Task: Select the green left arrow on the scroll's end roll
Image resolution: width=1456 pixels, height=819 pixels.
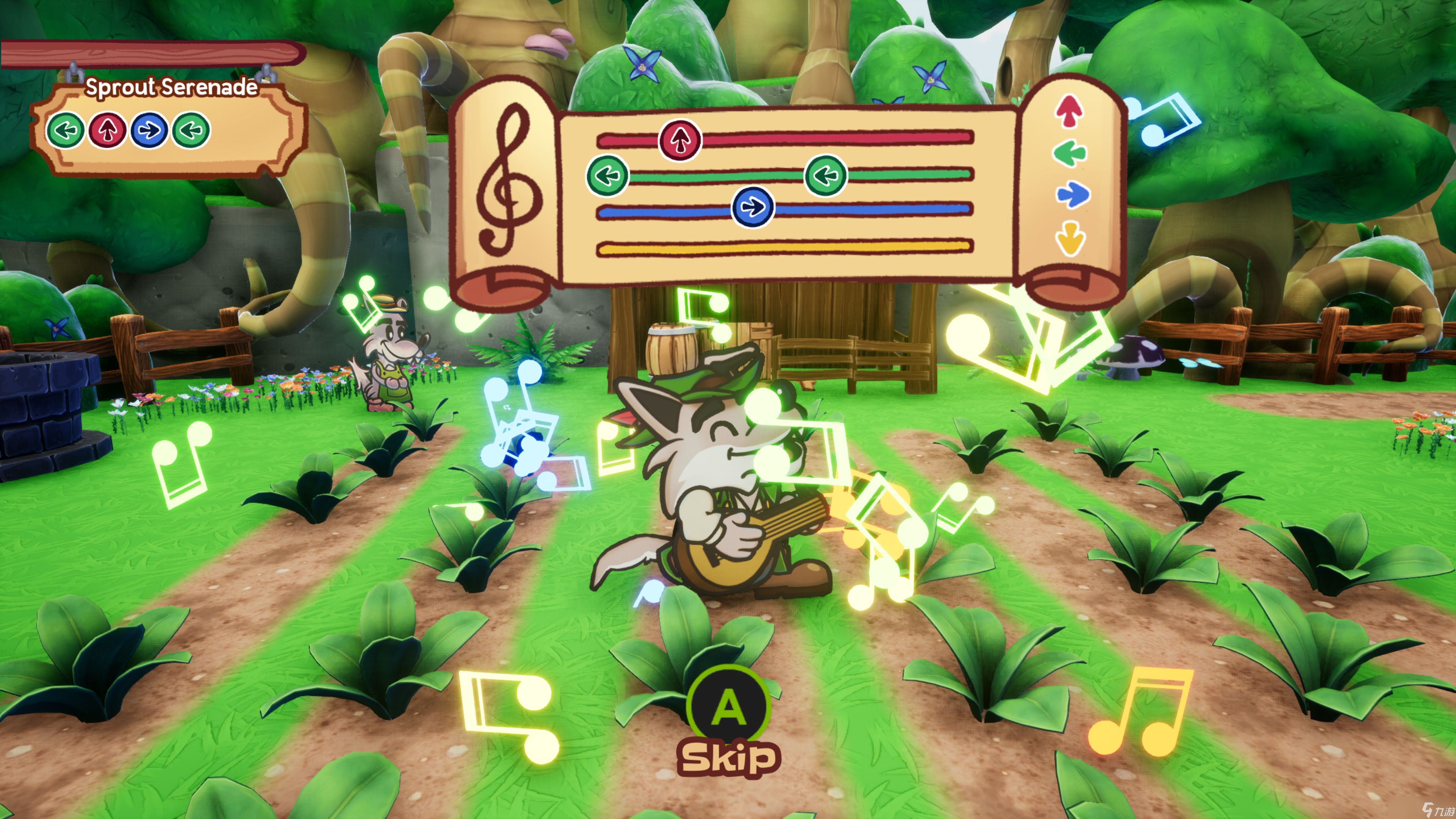Action: pos(1069,153)
